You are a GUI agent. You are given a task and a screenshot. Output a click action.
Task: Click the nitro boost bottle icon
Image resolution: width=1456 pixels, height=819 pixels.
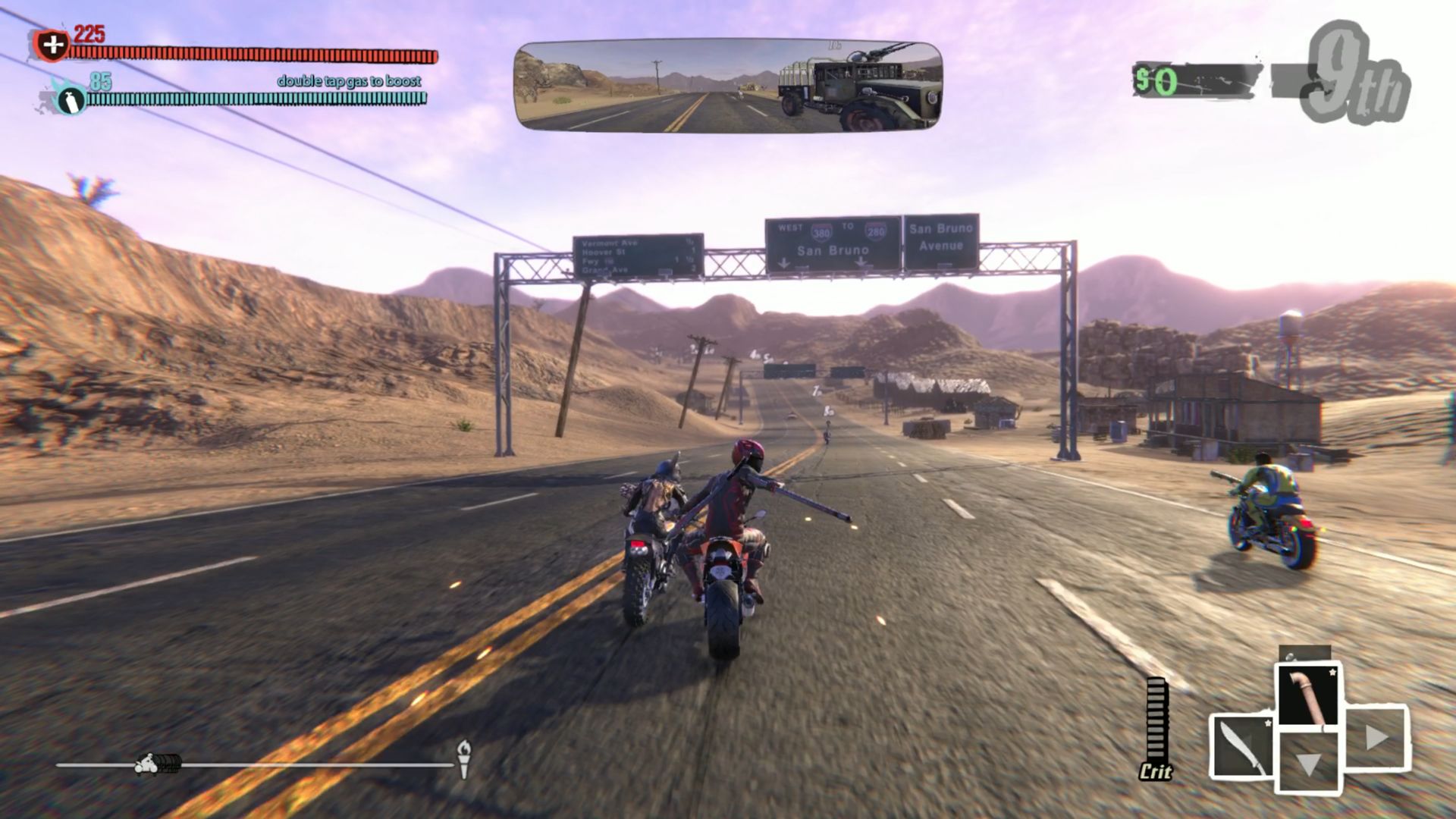tap(70, 100)
